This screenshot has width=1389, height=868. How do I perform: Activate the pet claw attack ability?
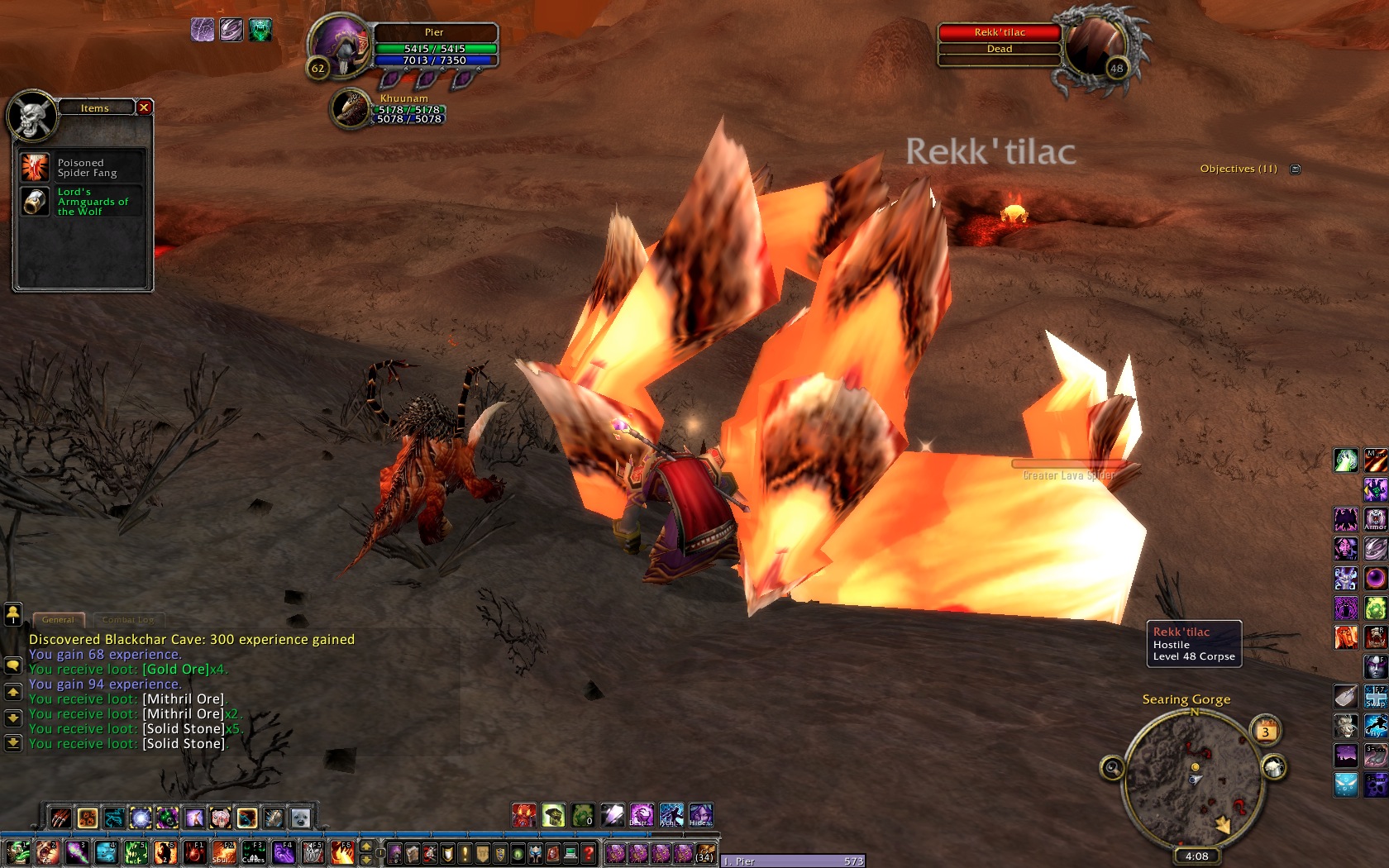(x=60, y=818)
